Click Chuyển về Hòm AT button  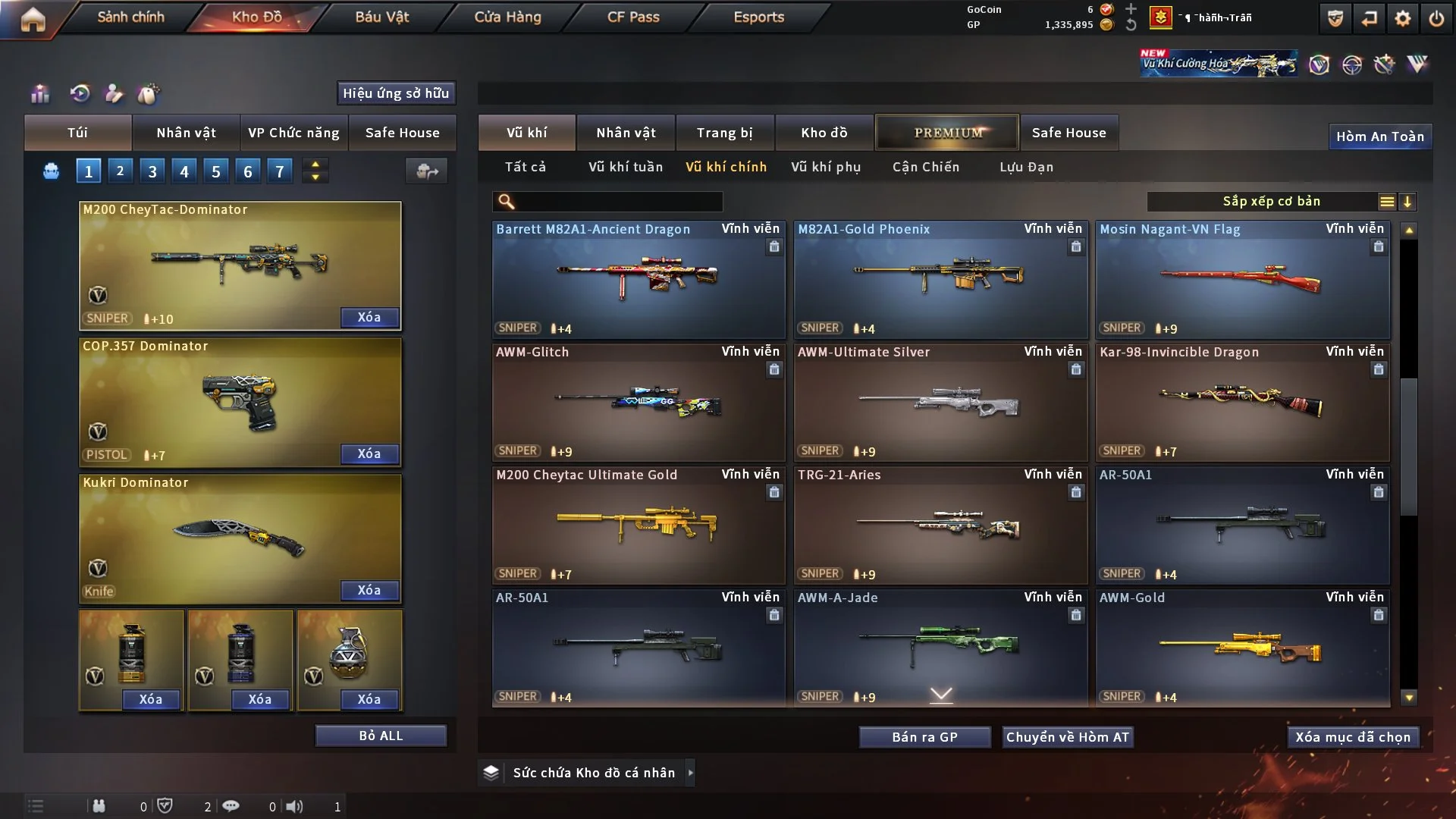pos(1068,737)
